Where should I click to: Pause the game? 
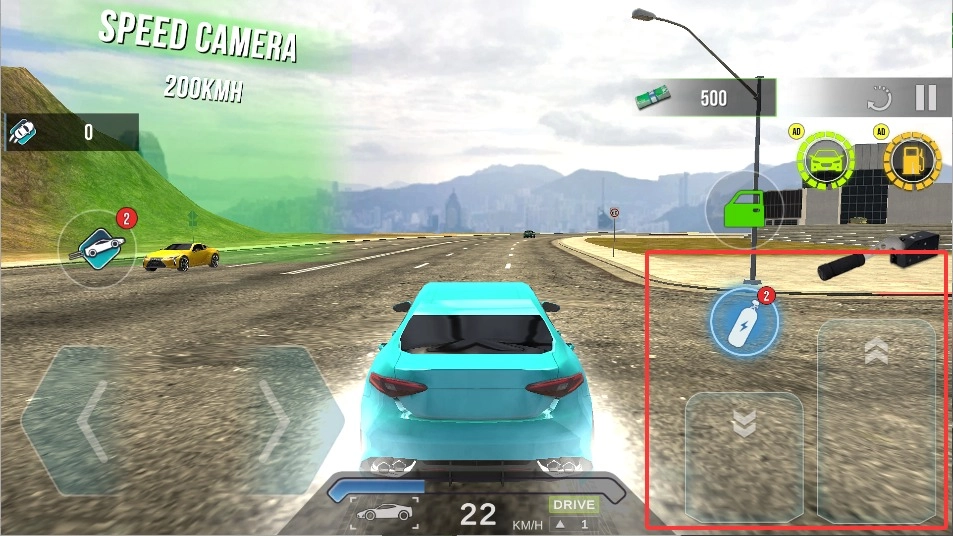point(925,97)
